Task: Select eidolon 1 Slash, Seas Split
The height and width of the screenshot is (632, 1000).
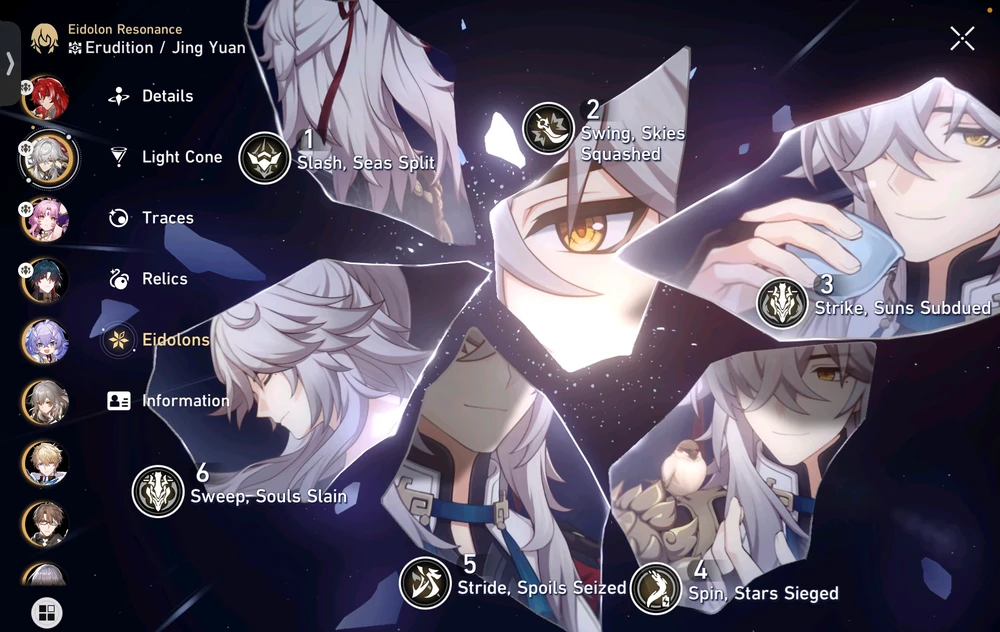Action: (265, 158)
